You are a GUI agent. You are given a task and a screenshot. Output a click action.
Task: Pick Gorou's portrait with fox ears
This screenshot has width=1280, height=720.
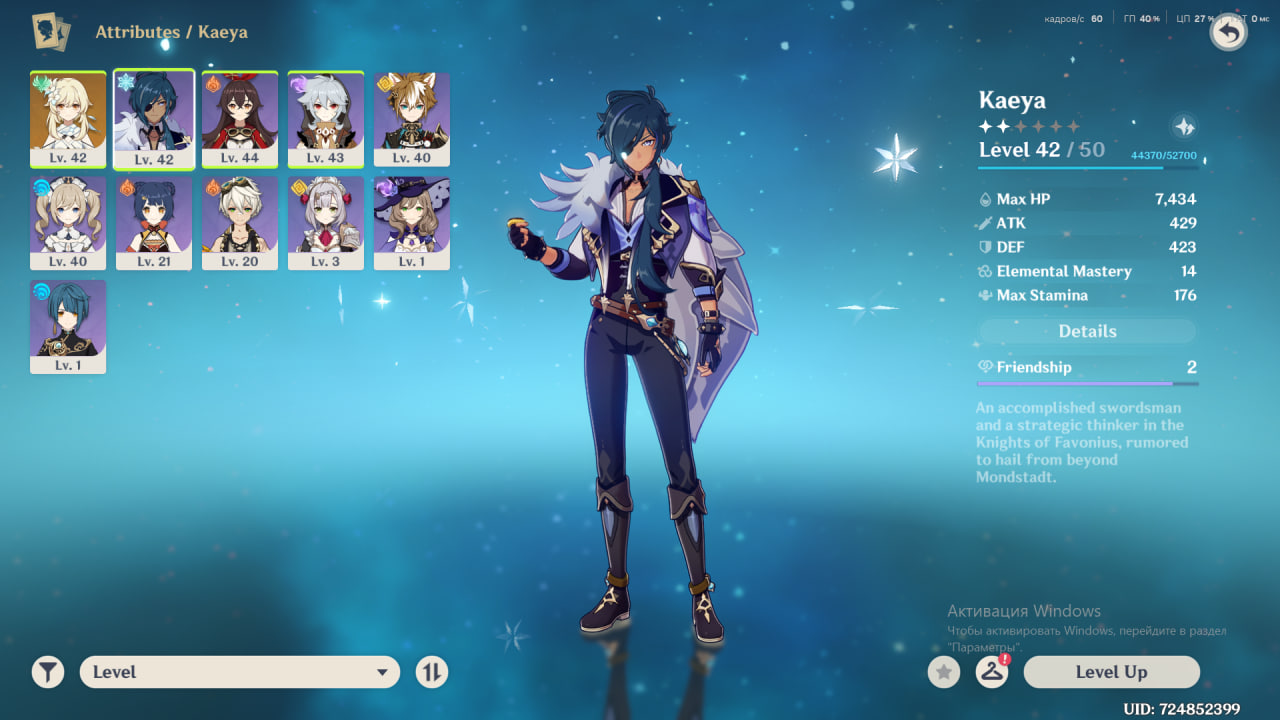point(412,119)
